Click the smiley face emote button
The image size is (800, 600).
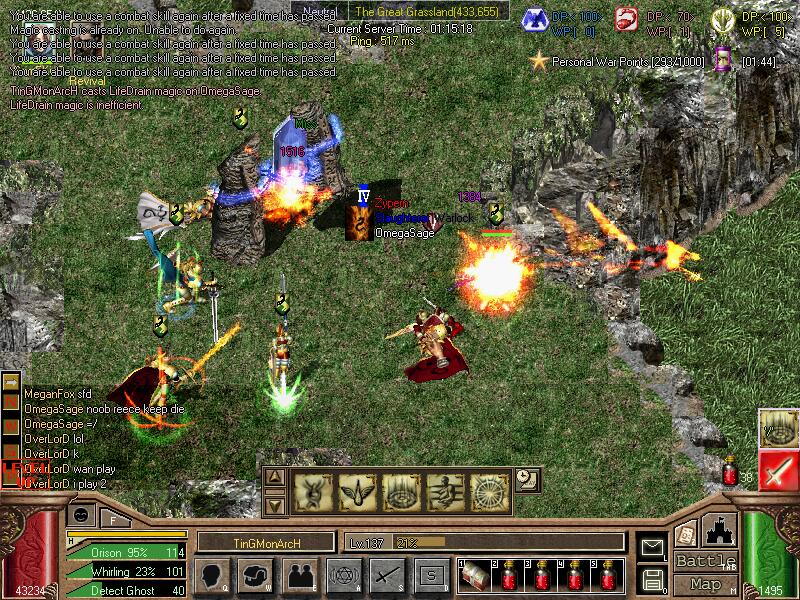[x=81, y=514]
